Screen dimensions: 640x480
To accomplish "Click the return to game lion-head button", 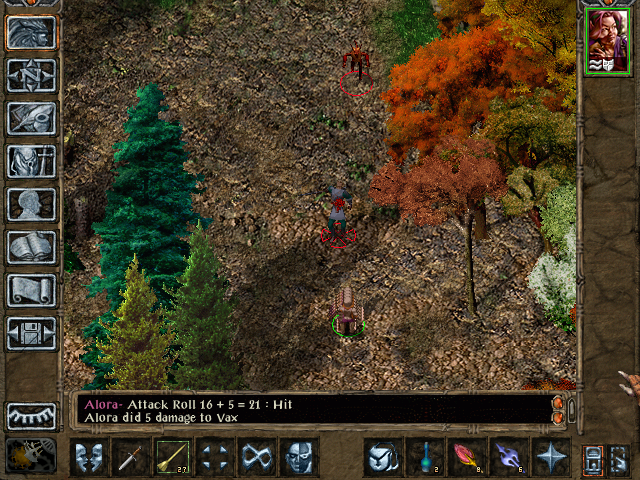I will tap(31, 33).
